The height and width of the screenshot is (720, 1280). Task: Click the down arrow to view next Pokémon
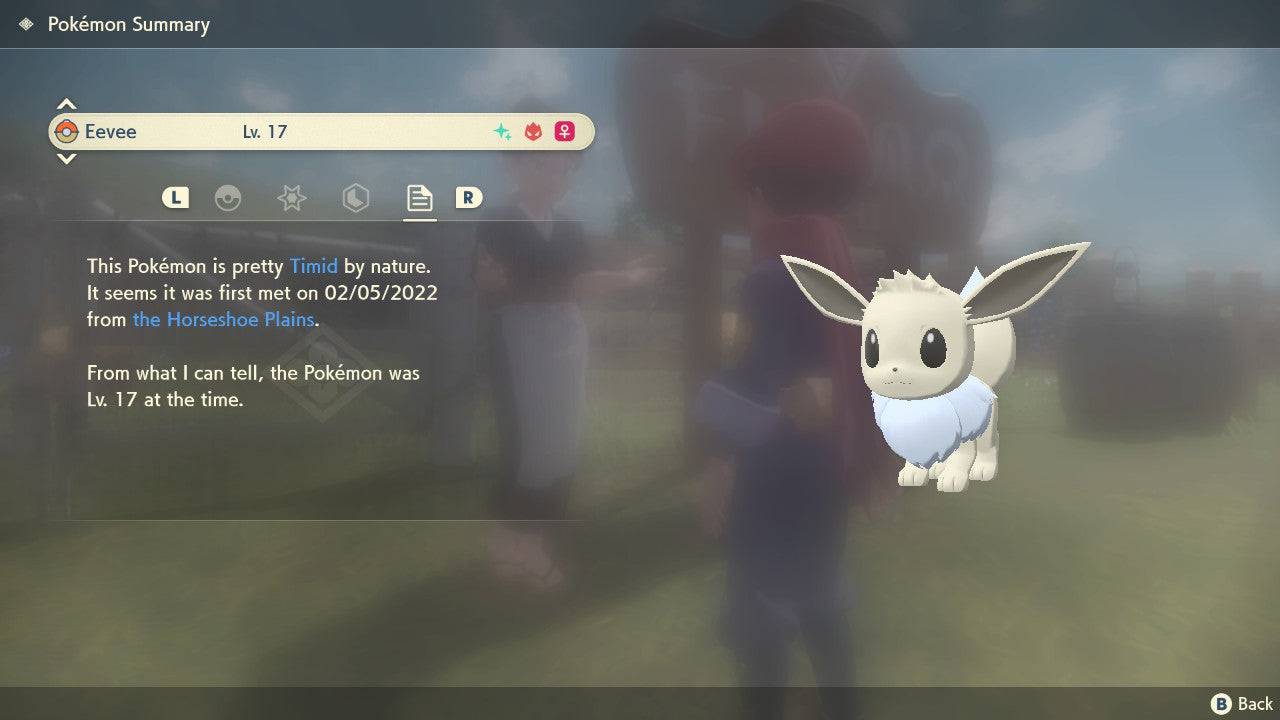pyautogui.click(x=66, y=159)
